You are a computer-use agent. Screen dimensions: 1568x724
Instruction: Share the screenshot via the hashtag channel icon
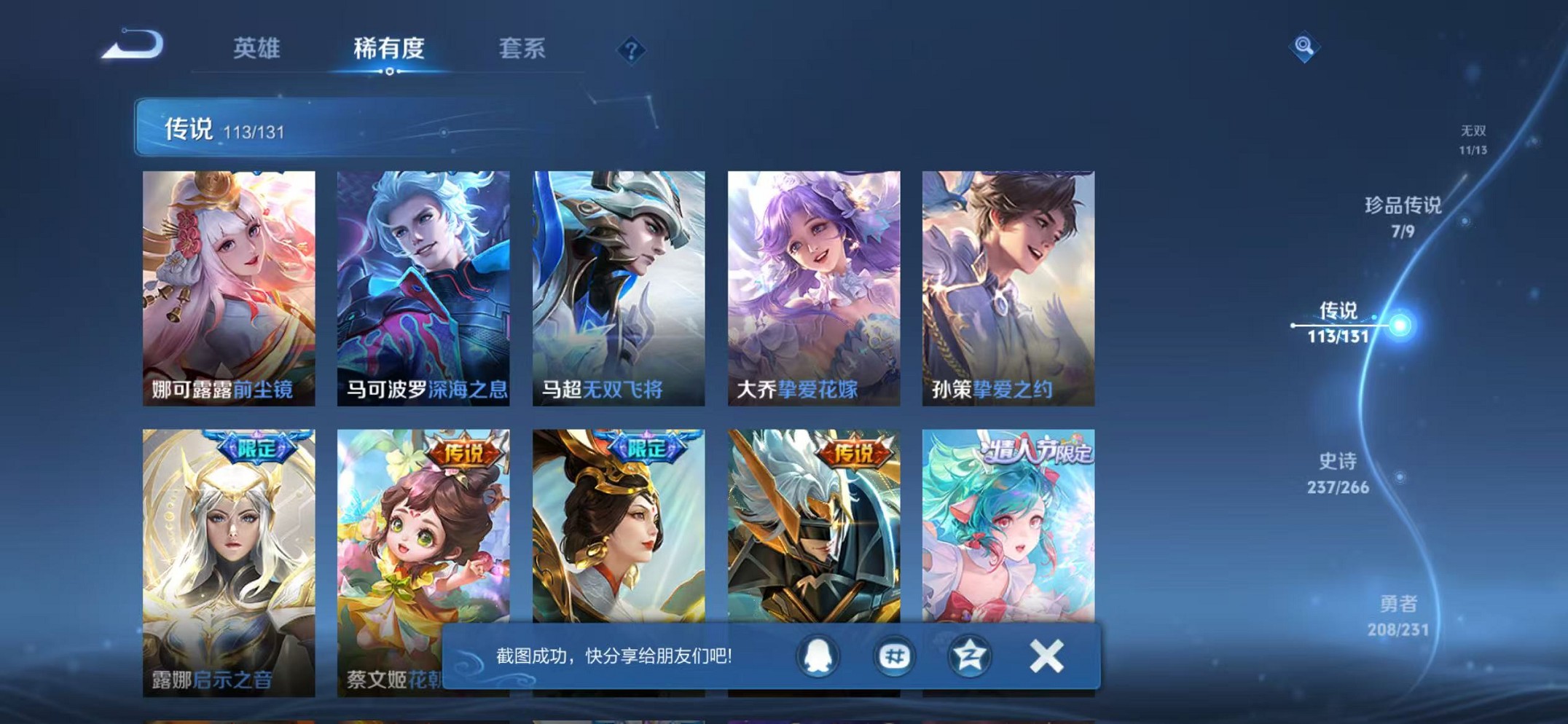click(x=895, y=655)
